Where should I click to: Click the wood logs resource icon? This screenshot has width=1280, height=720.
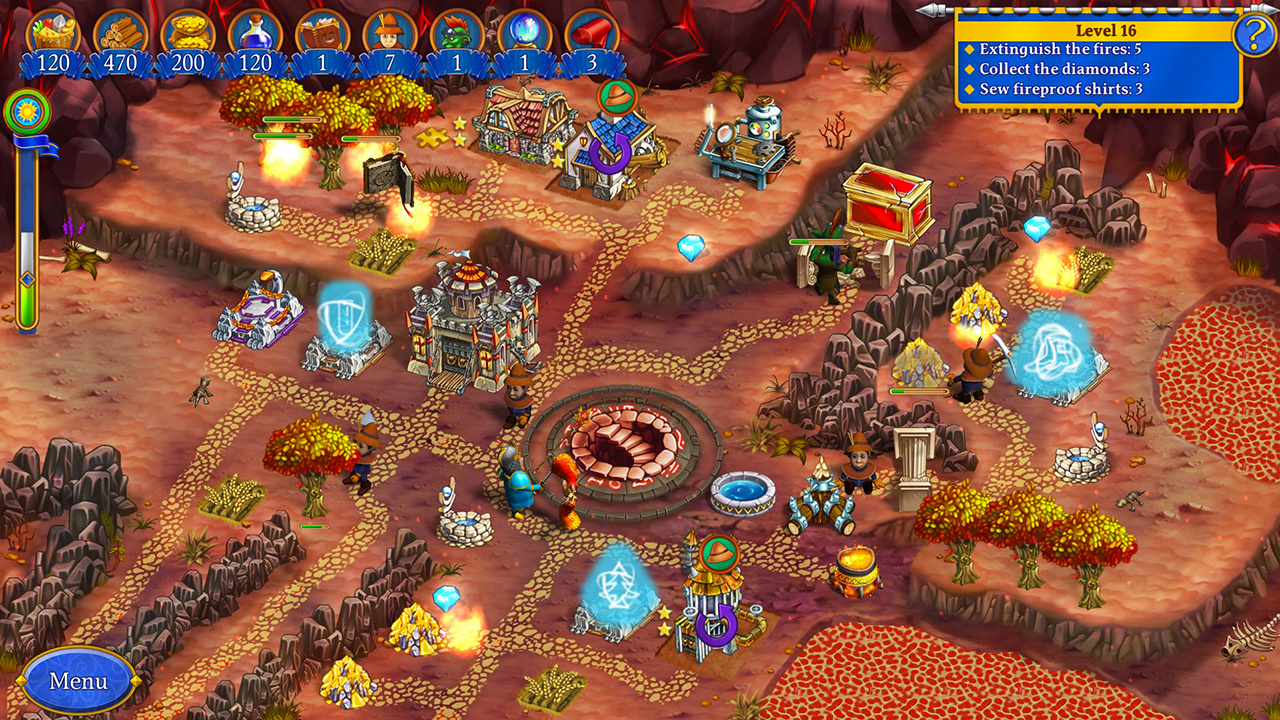(121, 32)
